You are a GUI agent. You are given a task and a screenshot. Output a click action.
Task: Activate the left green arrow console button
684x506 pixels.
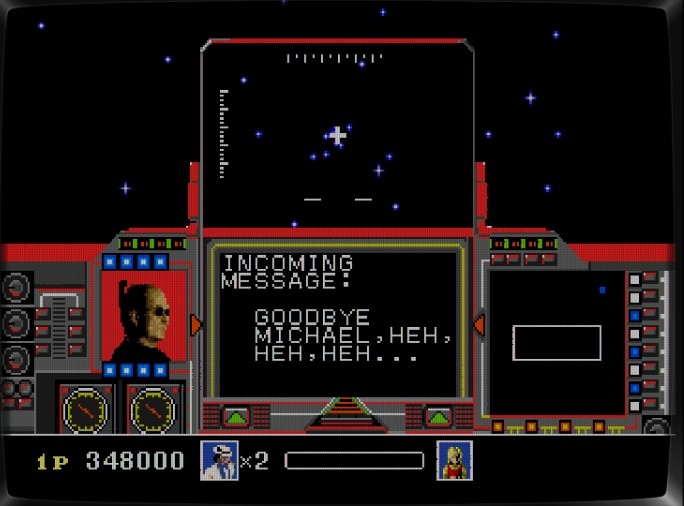(x=237, y=416)
